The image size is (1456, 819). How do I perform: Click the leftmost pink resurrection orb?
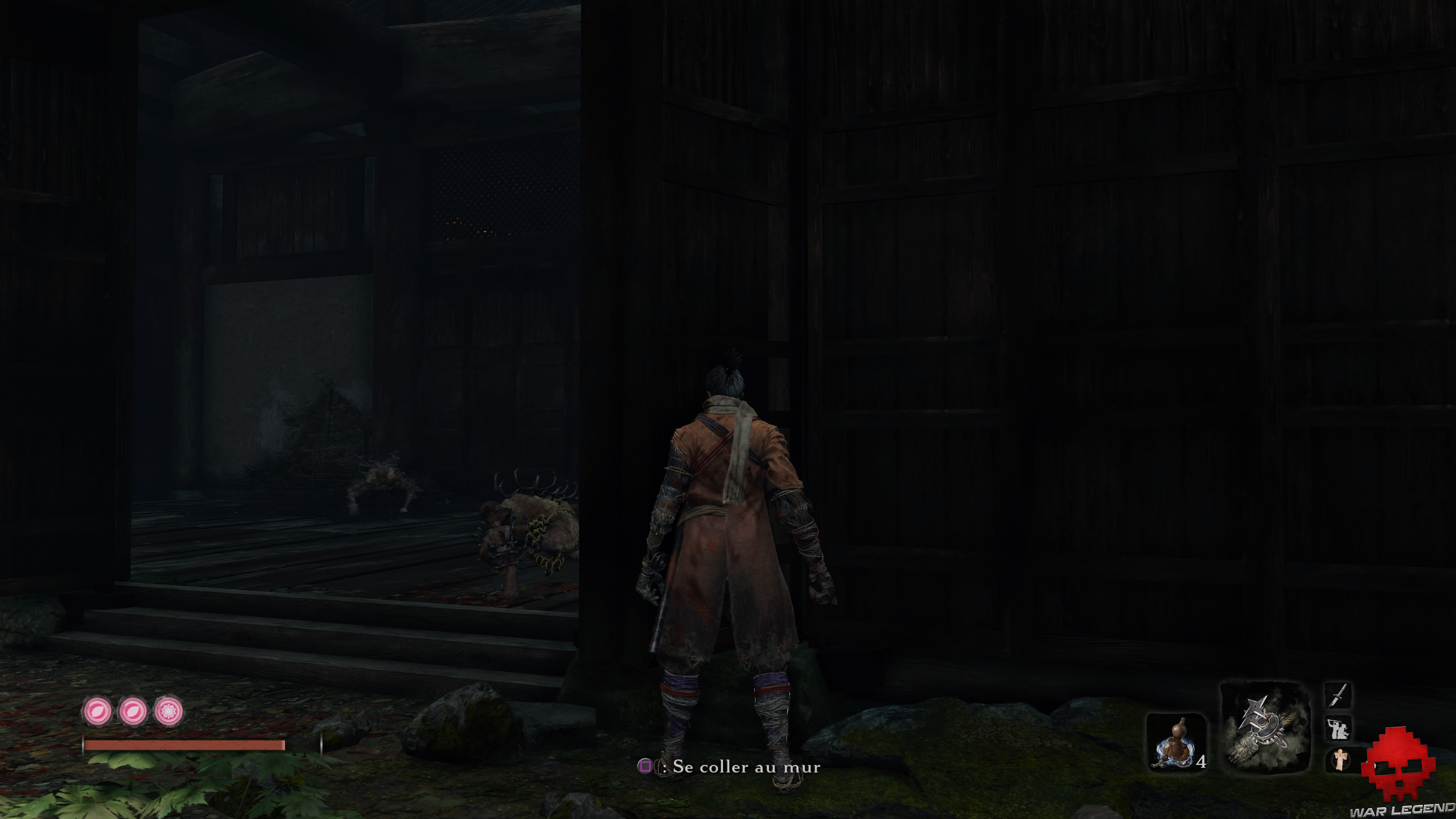point(98,711)
